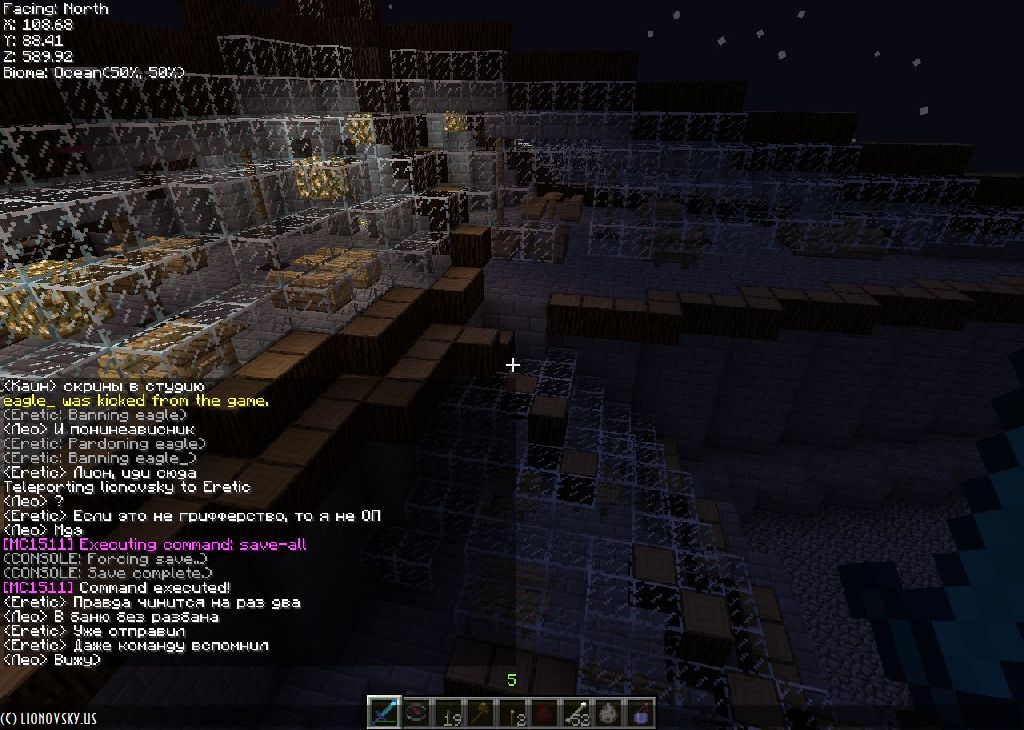Choose the red dust item slot

click(x=544, y=712)
